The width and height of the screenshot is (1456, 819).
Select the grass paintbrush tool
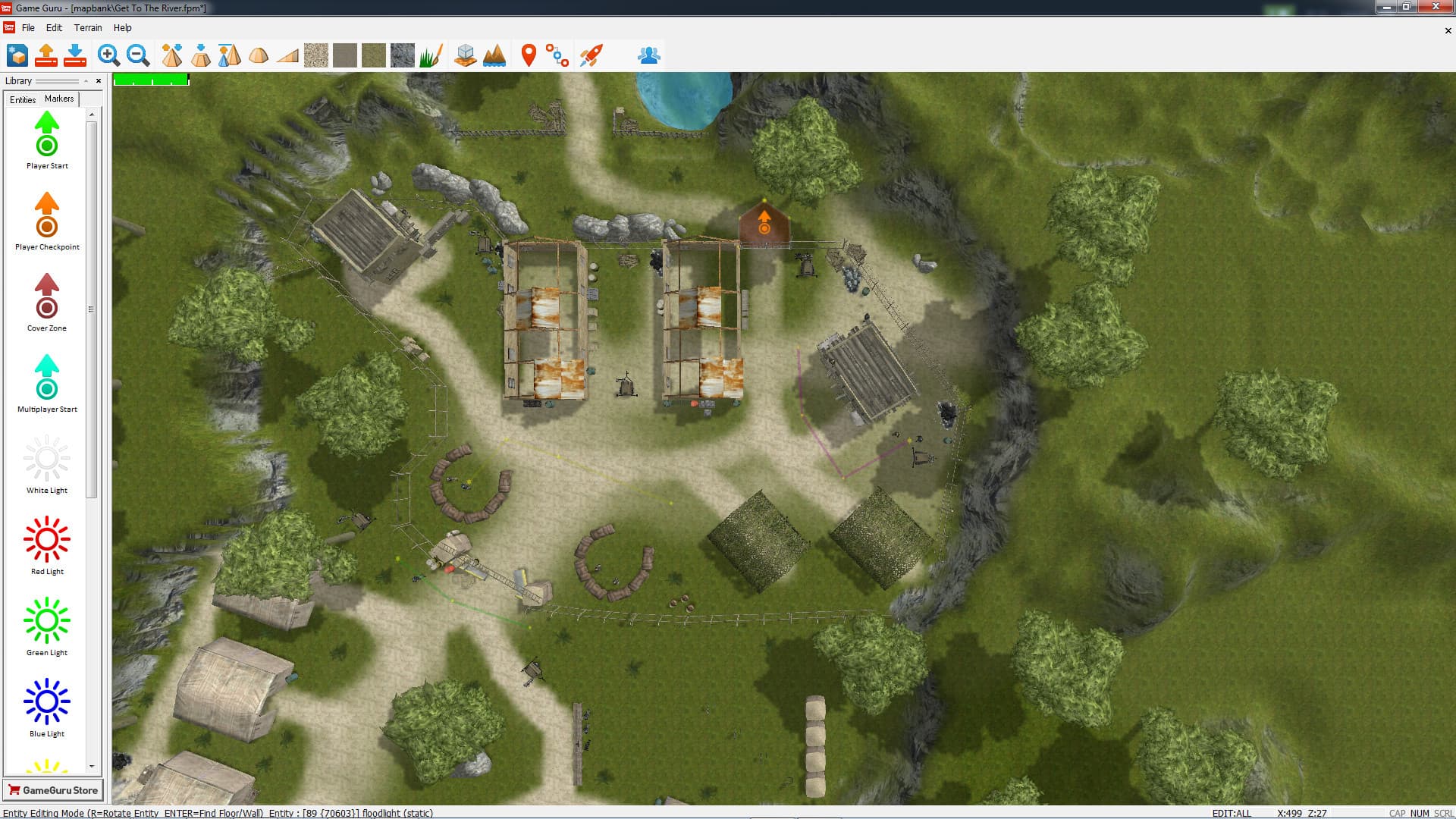coord(431,55)
